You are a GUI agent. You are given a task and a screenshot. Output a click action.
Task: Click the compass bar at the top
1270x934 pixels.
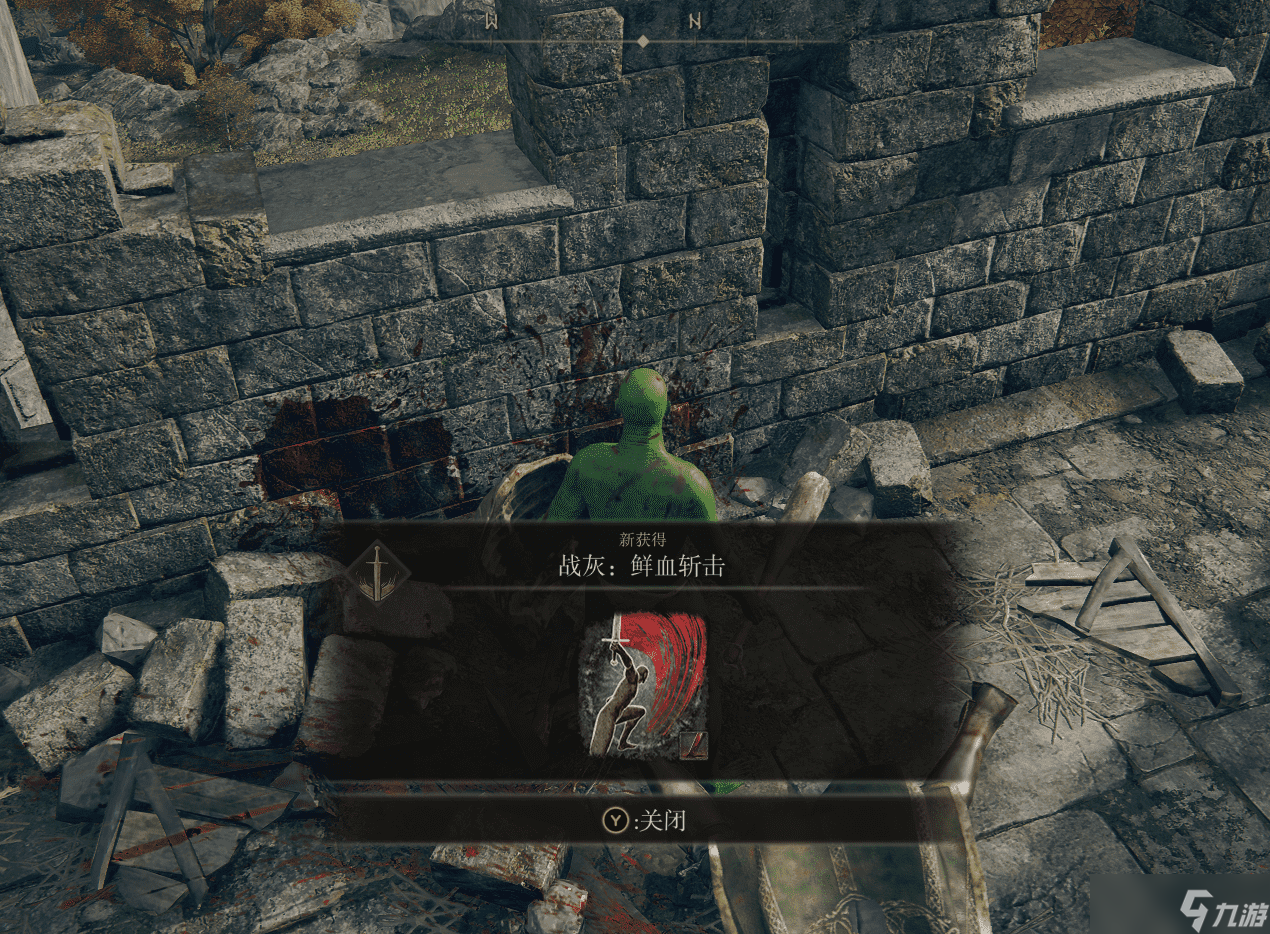[643, 40]
